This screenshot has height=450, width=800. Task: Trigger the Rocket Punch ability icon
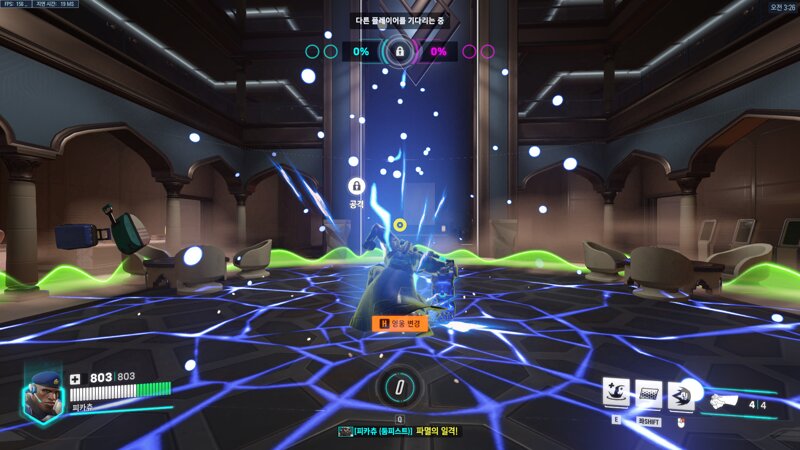pyautogui.click(x=682, y=394)
